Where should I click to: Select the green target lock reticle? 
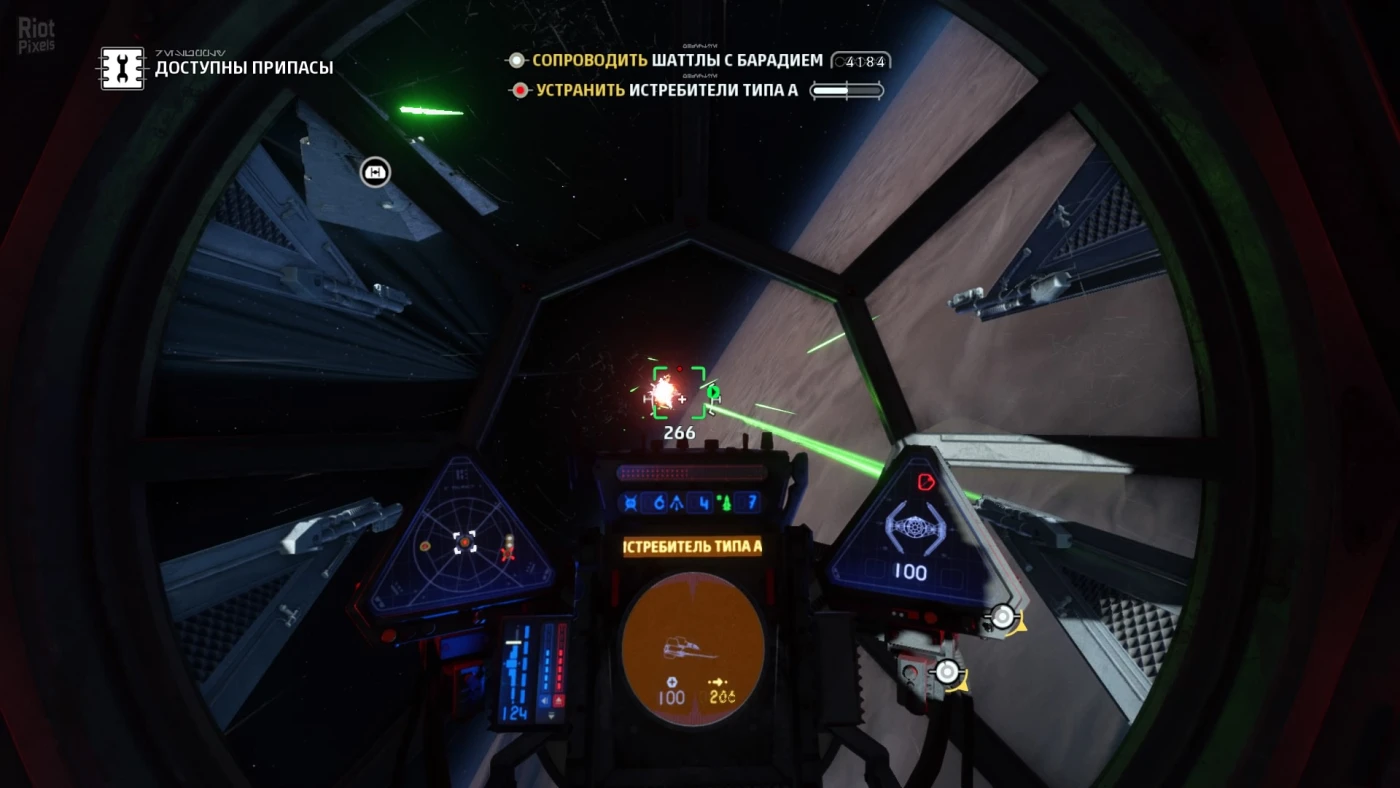[680, 391]
